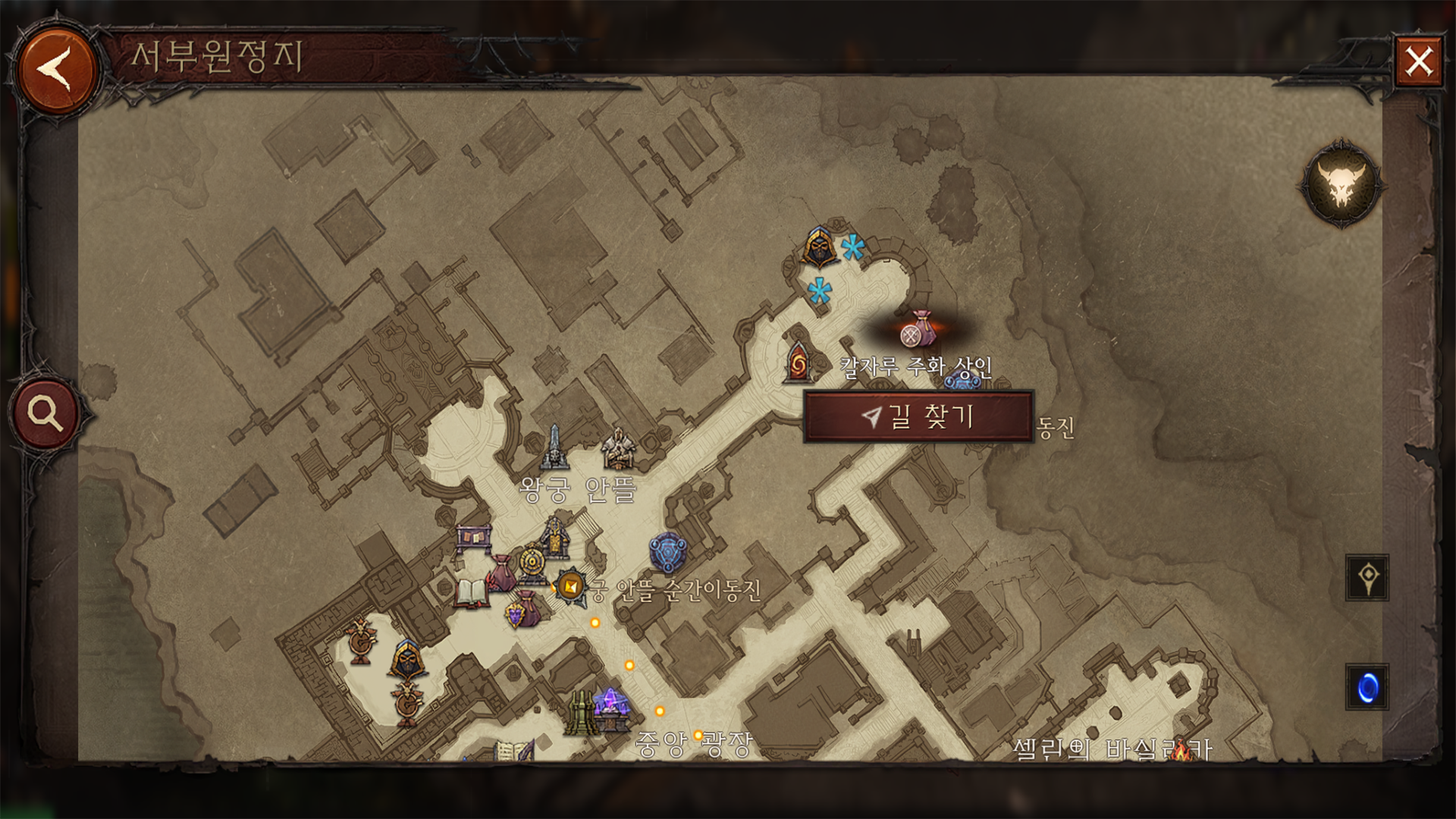Select the armored knight statue marker
Viewport: 1456px width, 819px height.
[x=618, y=448]
